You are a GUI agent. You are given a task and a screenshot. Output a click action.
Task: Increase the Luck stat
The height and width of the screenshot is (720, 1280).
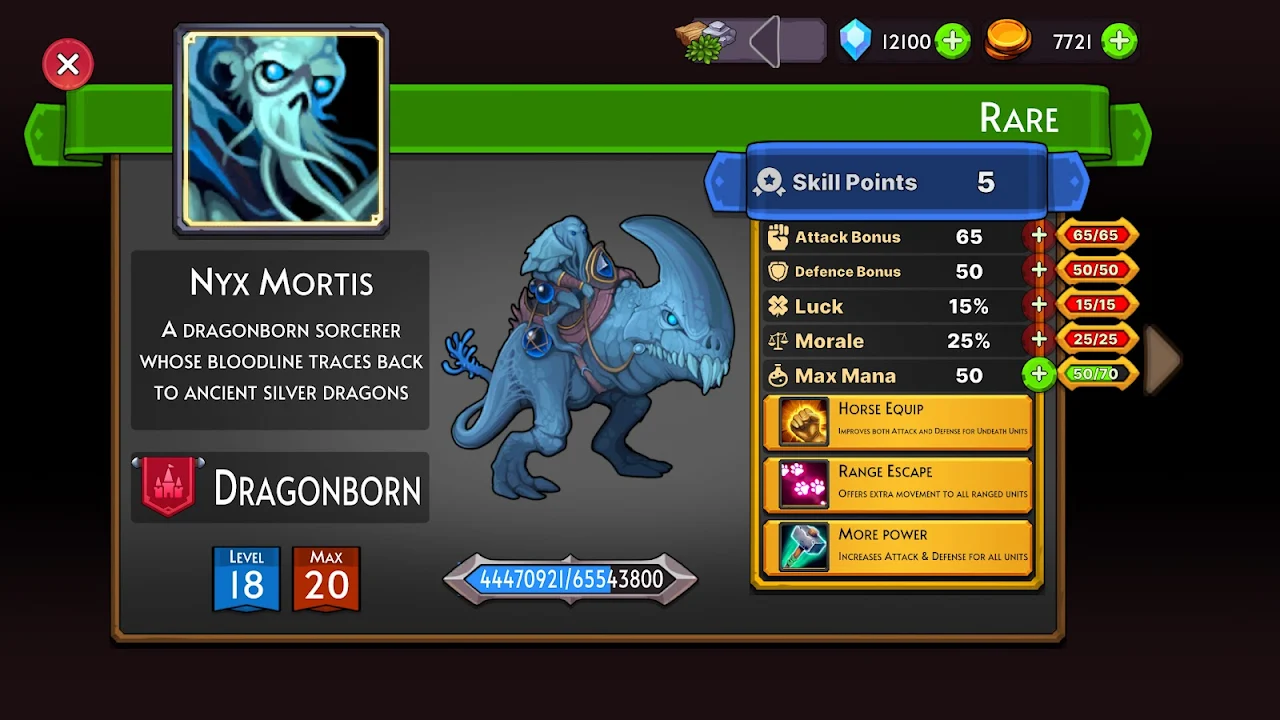pyautogui.click(x=1039, y=305)
